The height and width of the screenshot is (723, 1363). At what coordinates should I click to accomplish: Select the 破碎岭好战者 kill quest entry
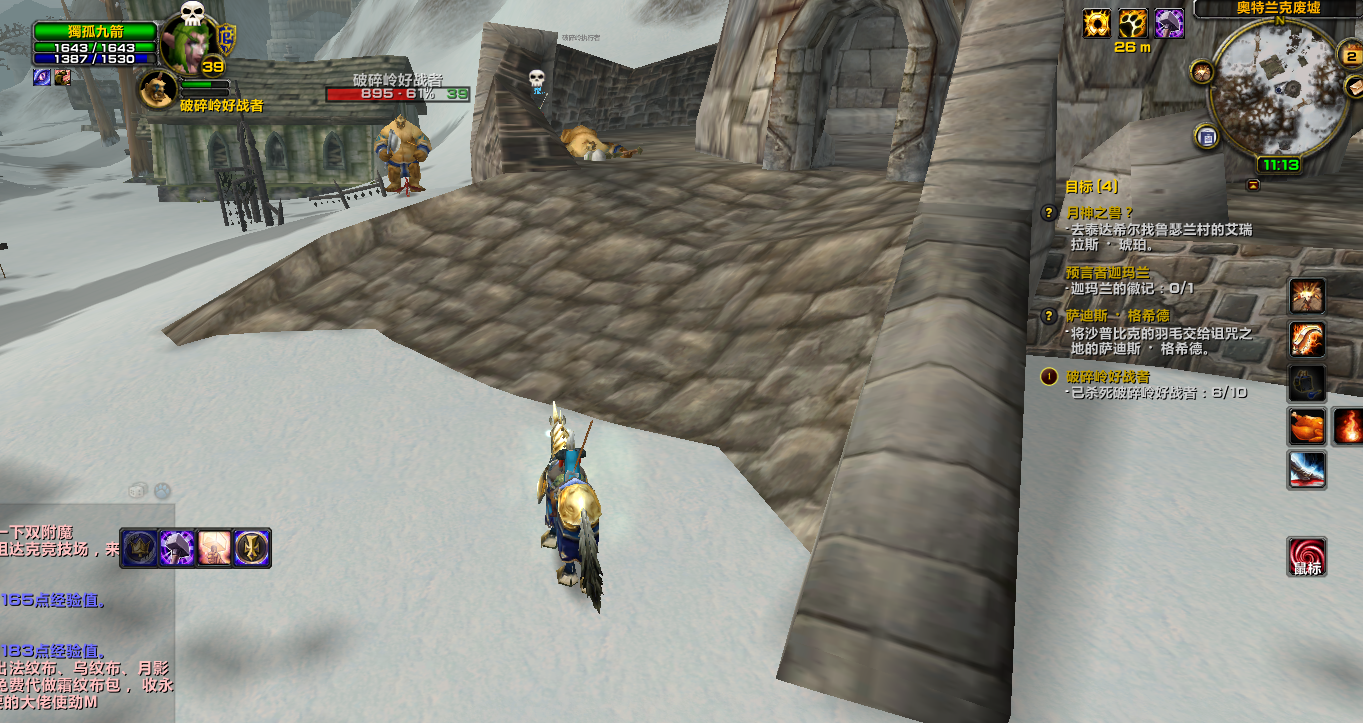point(1107,377)
